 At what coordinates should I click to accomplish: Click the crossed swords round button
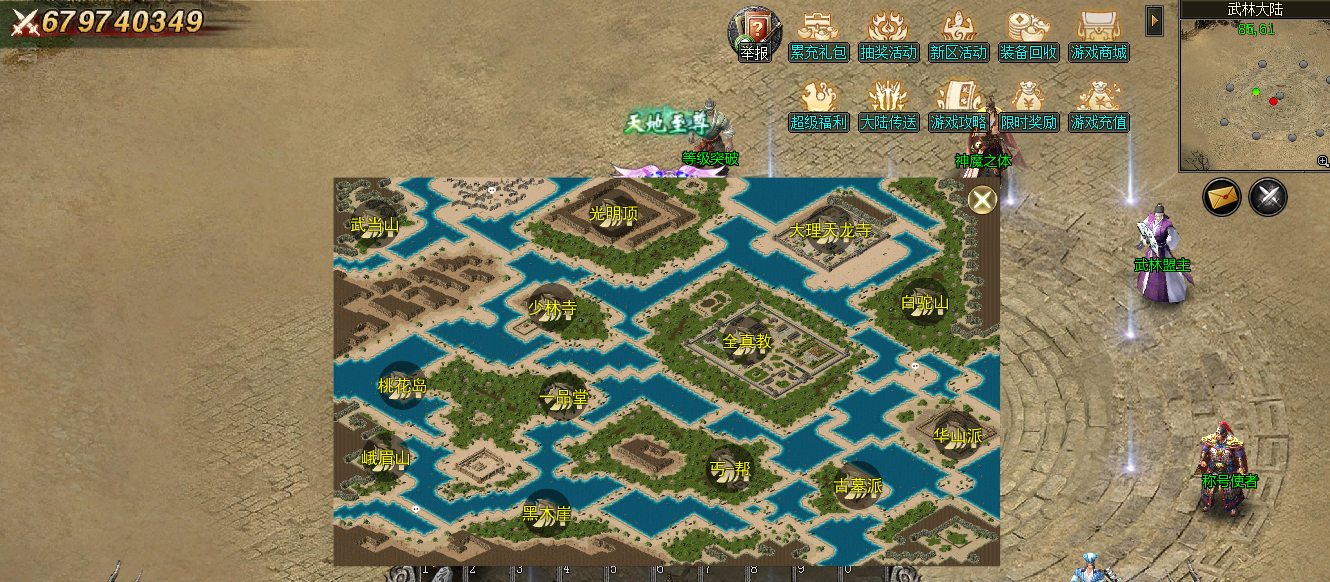(1268, 197)
